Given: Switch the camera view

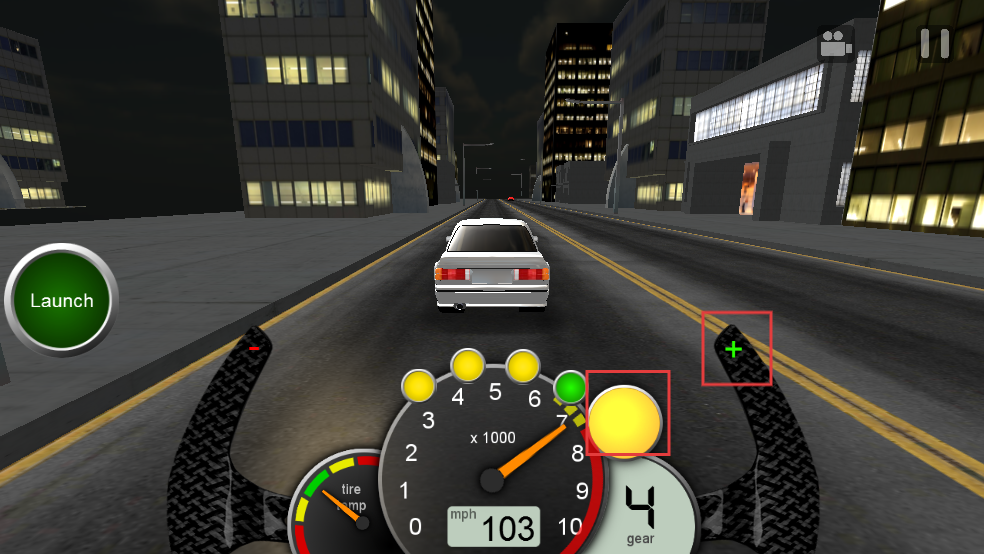Looking at the screenshot, I should pyautogui.click(x=835, y=45).
